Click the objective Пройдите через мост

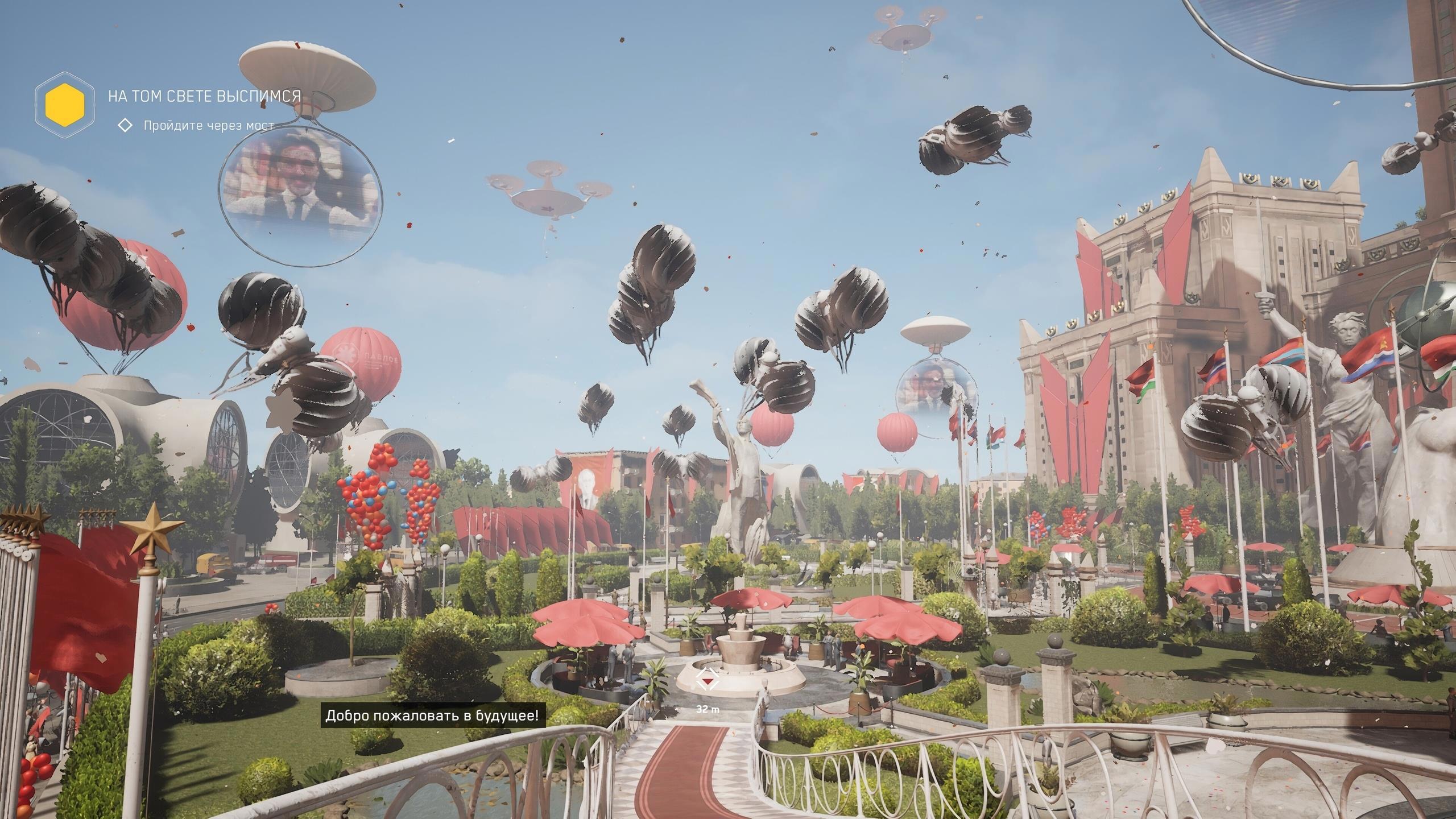pos(208,126)
